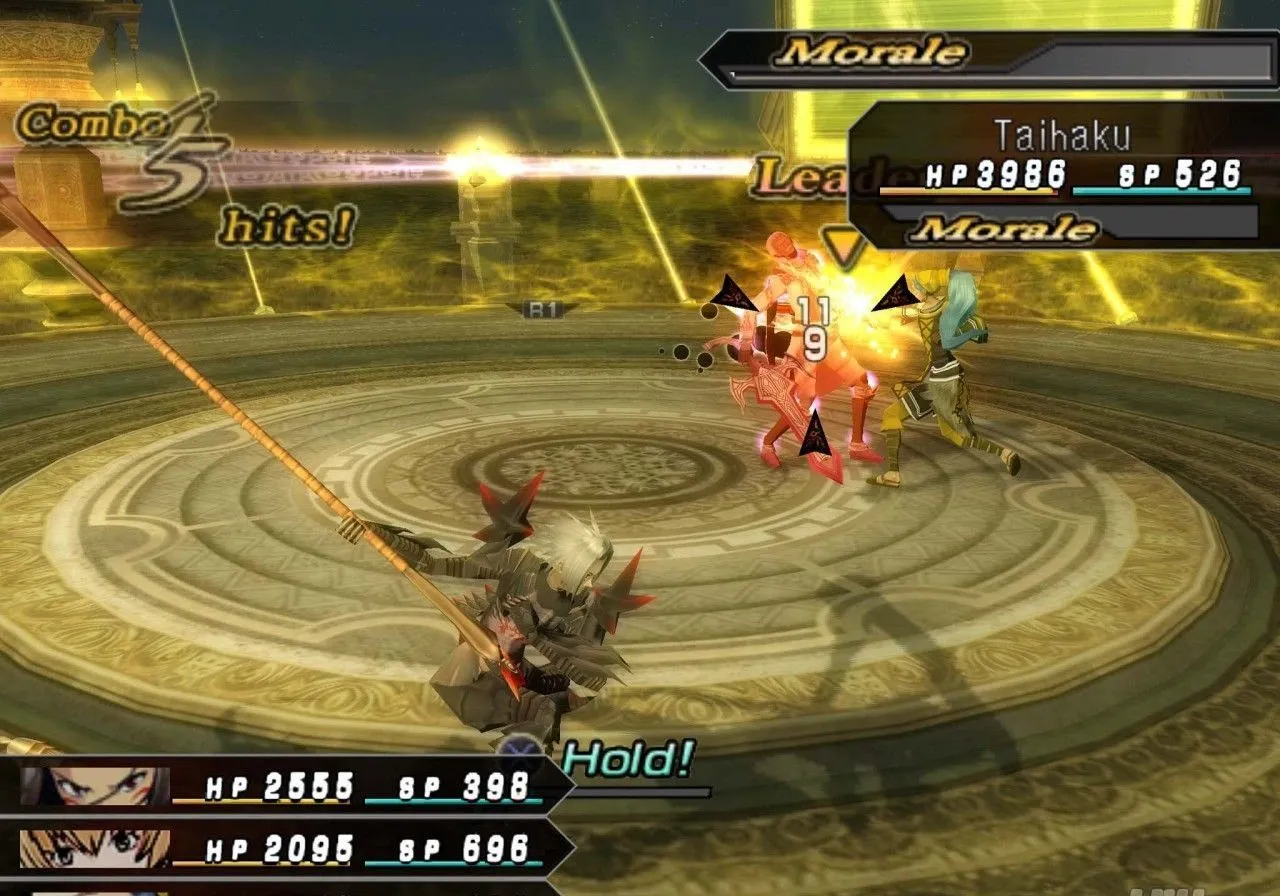Image resolution: width=1280 pixels, height=896 pixels.
Task: Select the blonde party member portrait
Action: (95, 849)
